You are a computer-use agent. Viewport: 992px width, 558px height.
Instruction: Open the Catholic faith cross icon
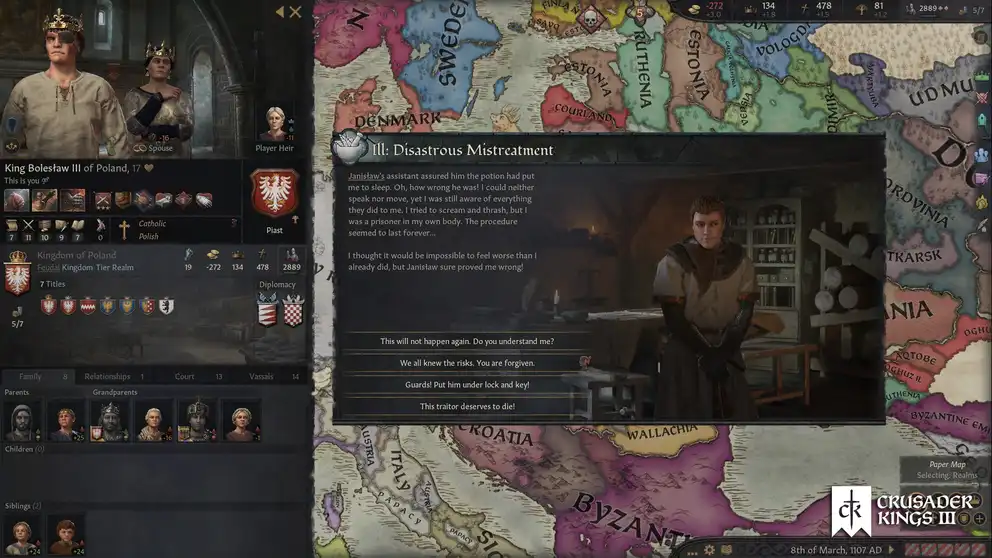click(x=125, y=230)
